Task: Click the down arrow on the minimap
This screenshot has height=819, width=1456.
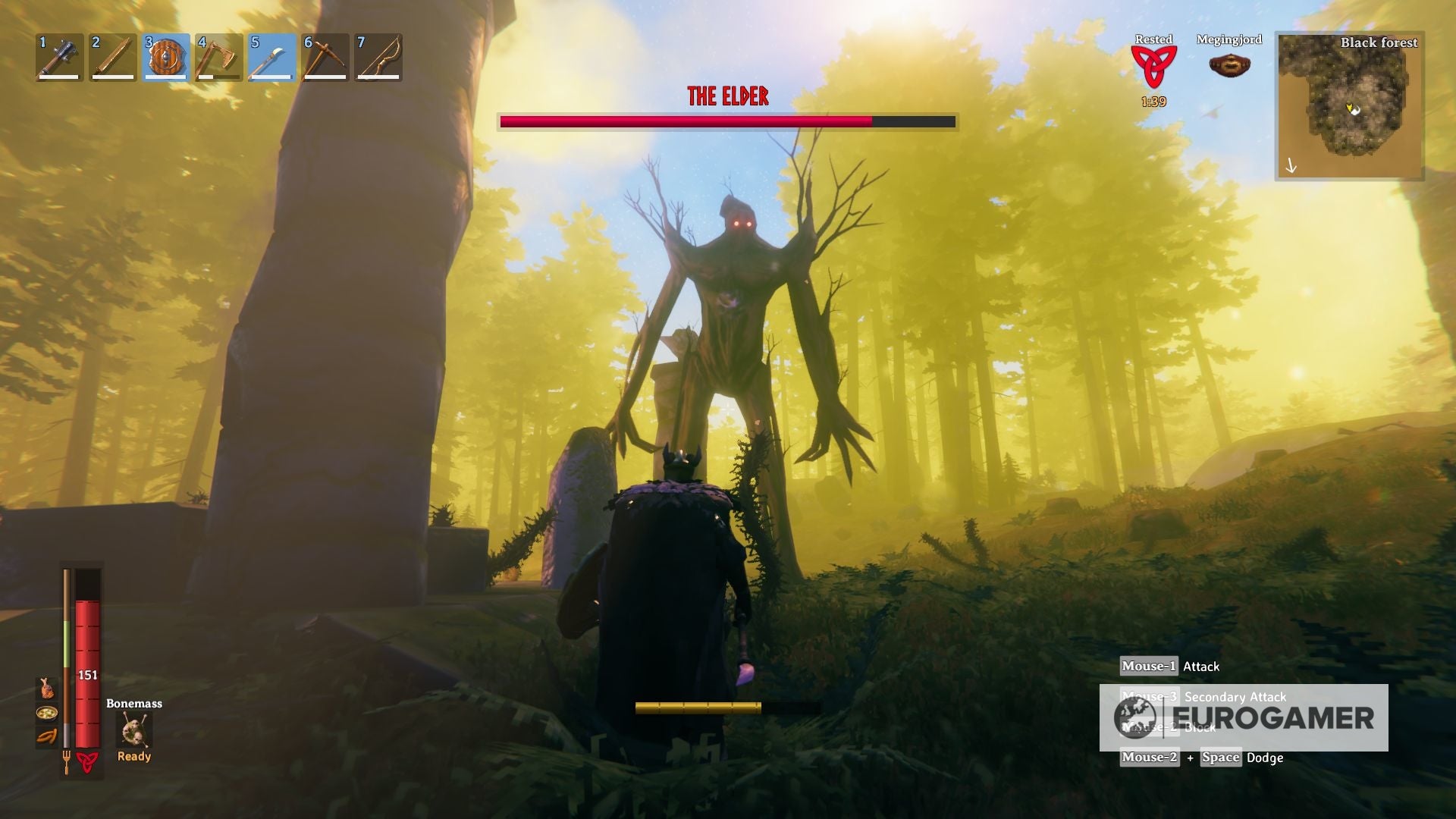Action: 1291,165
